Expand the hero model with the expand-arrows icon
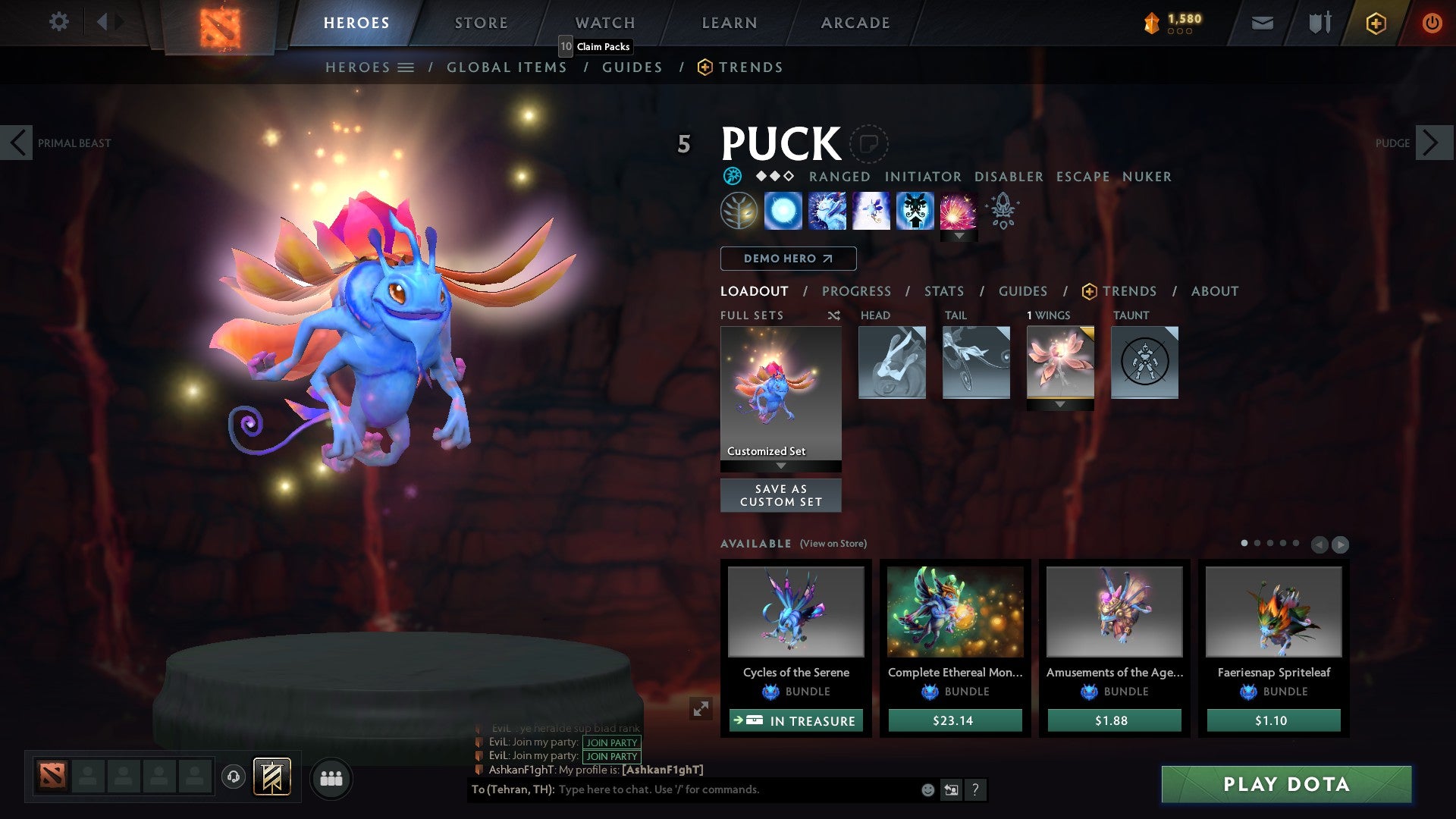 (x=701, y=709)
